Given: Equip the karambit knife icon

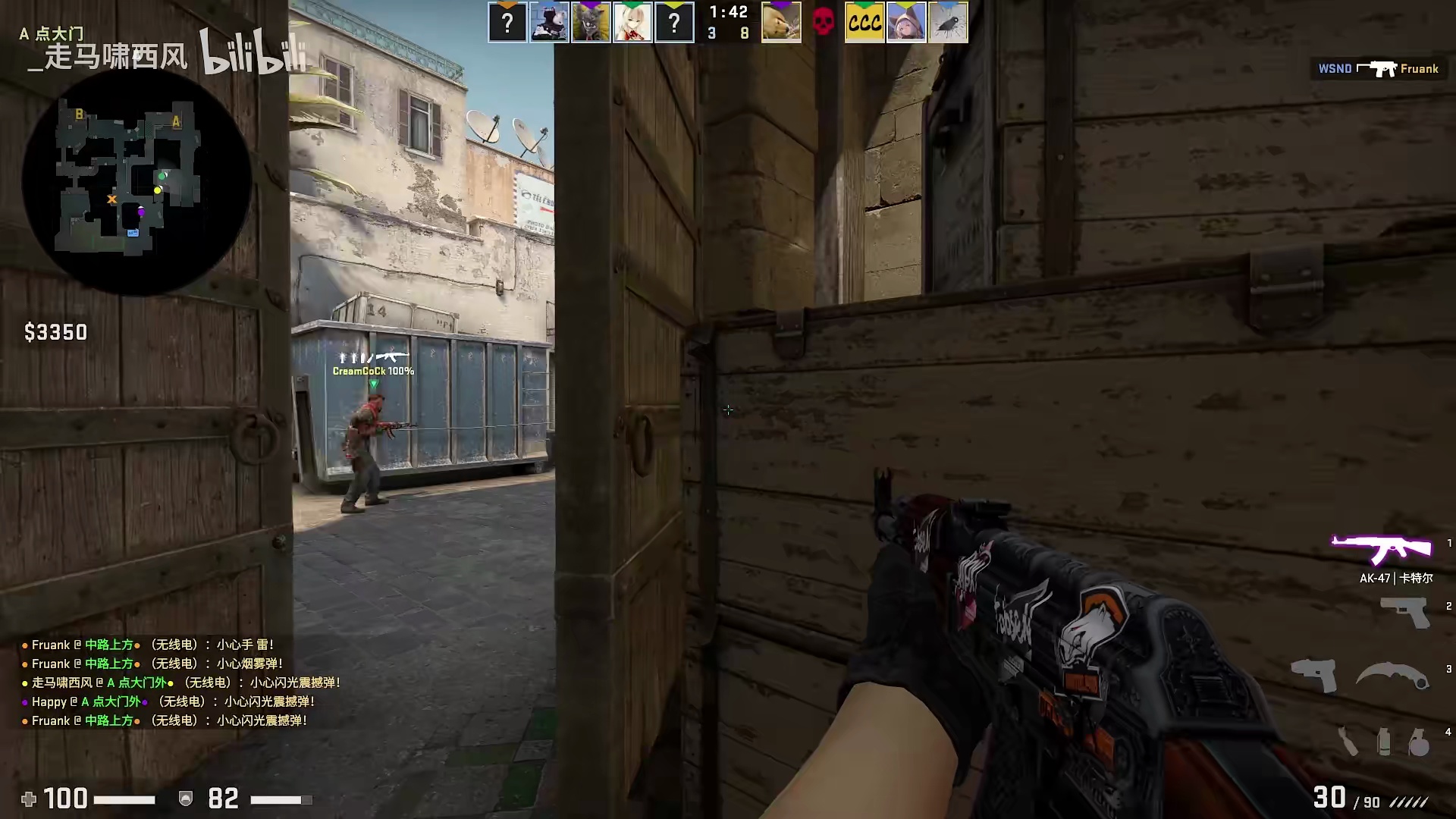Looking at the screenshot, I should pos(1392,674).
